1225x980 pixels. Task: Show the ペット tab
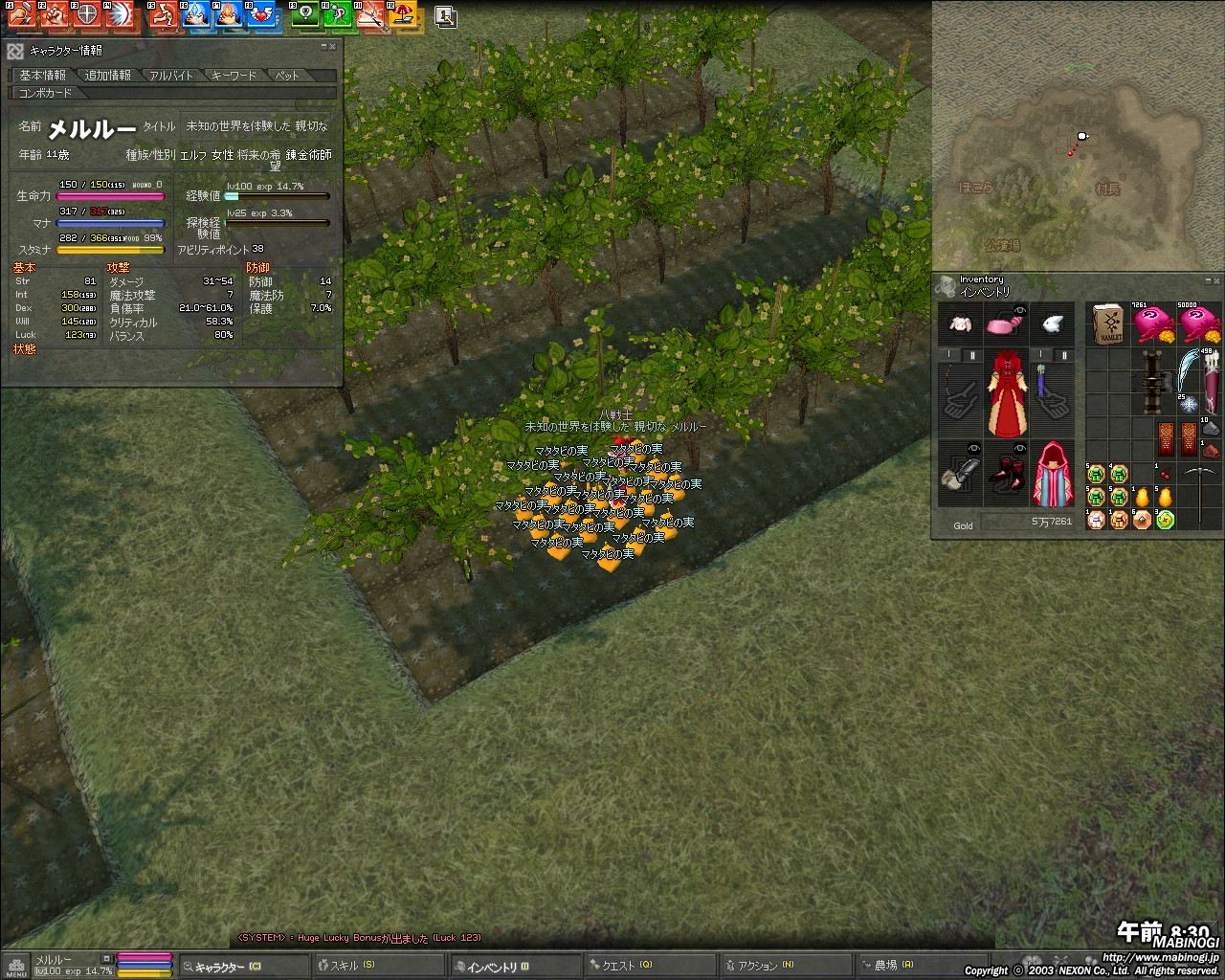pyautogui.click(x=287, y=75)
